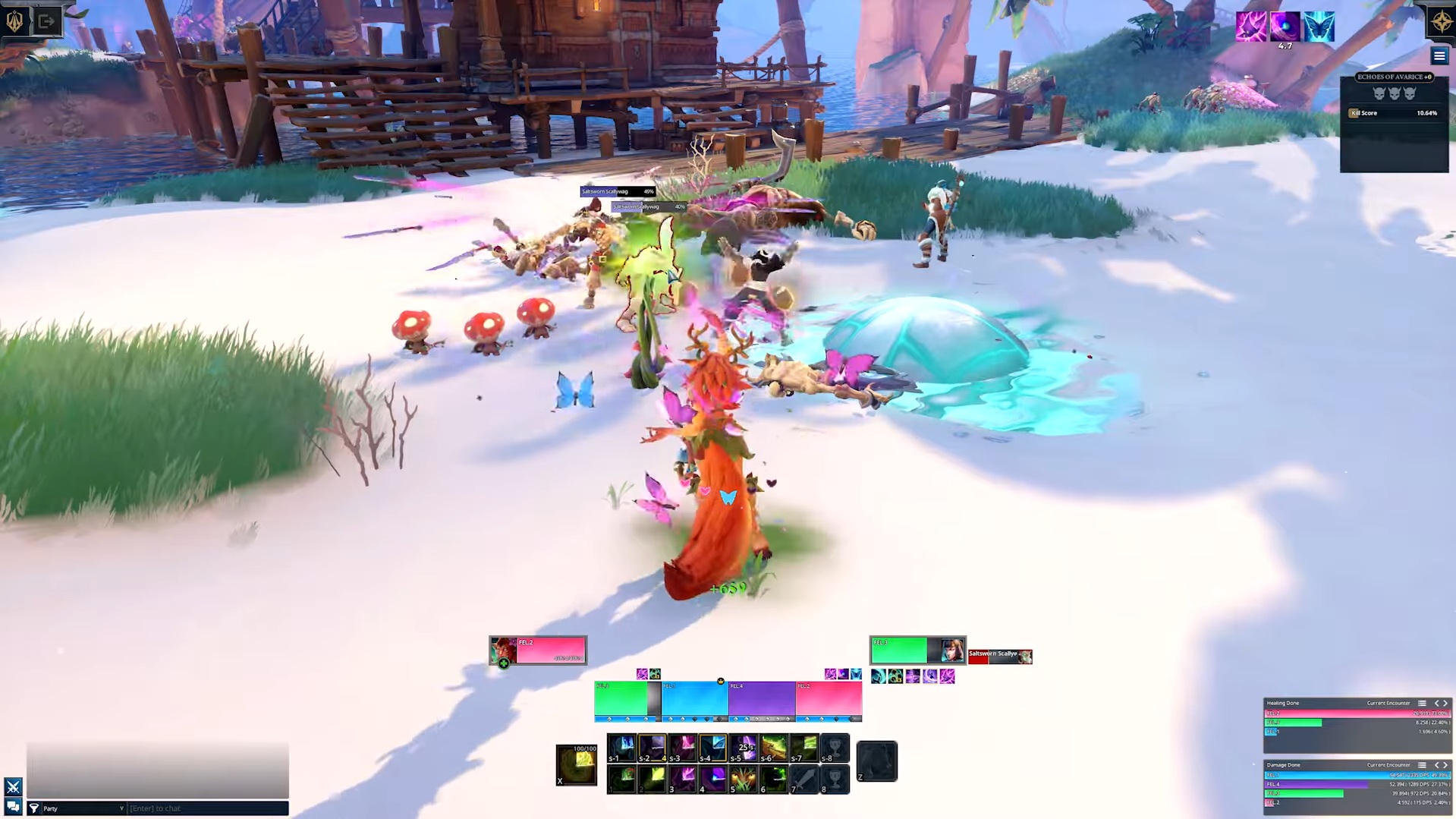Open the Healing Done meter menu

(x=1422, y=704)
